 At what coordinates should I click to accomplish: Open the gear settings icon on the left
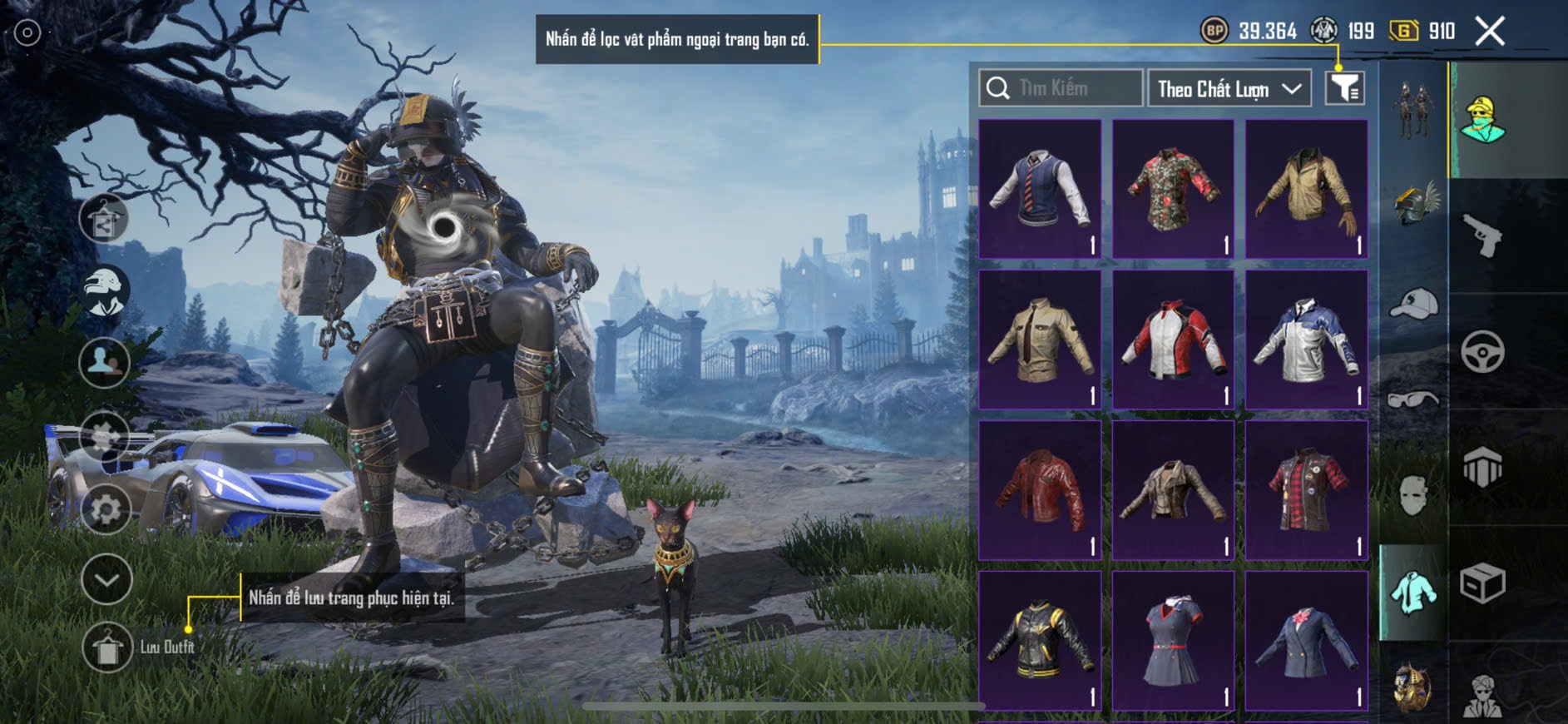coord(106,509)
